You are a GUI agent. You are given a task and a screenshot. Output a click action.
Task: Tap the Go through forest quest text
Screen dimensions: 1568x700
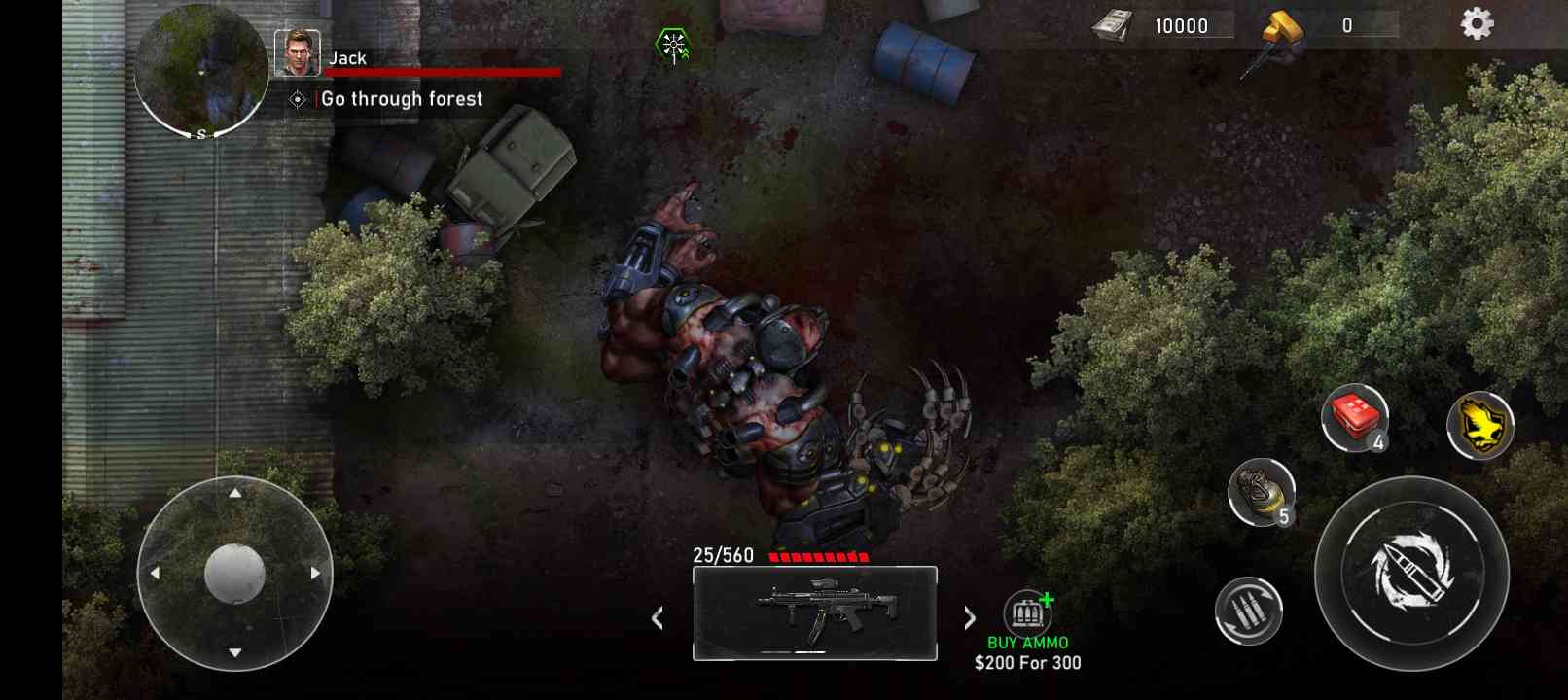click(x=402, y=98)
